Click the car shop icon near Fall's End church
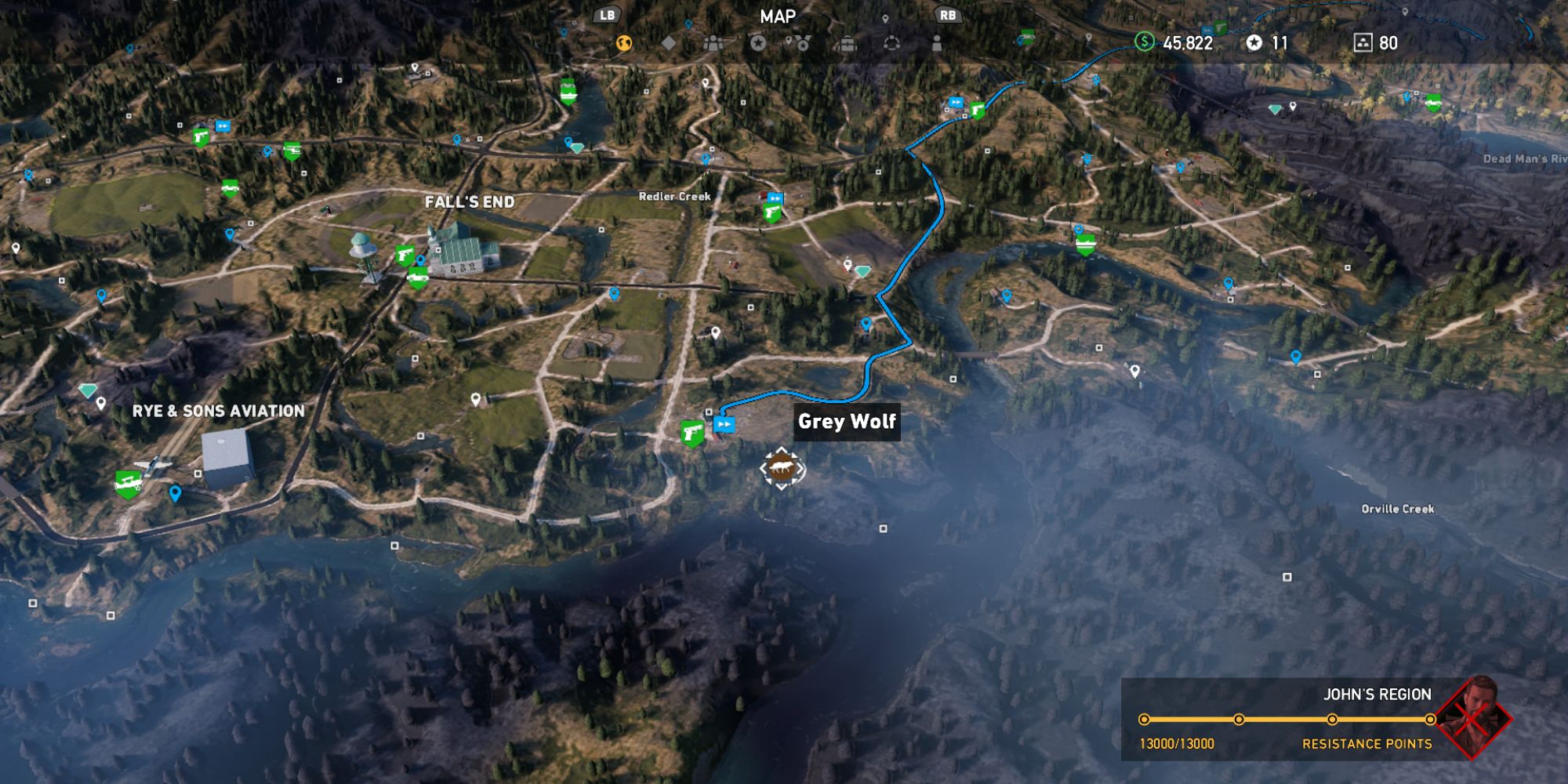The width and height of the screenshot is (1568, 784). click(418, 278)
